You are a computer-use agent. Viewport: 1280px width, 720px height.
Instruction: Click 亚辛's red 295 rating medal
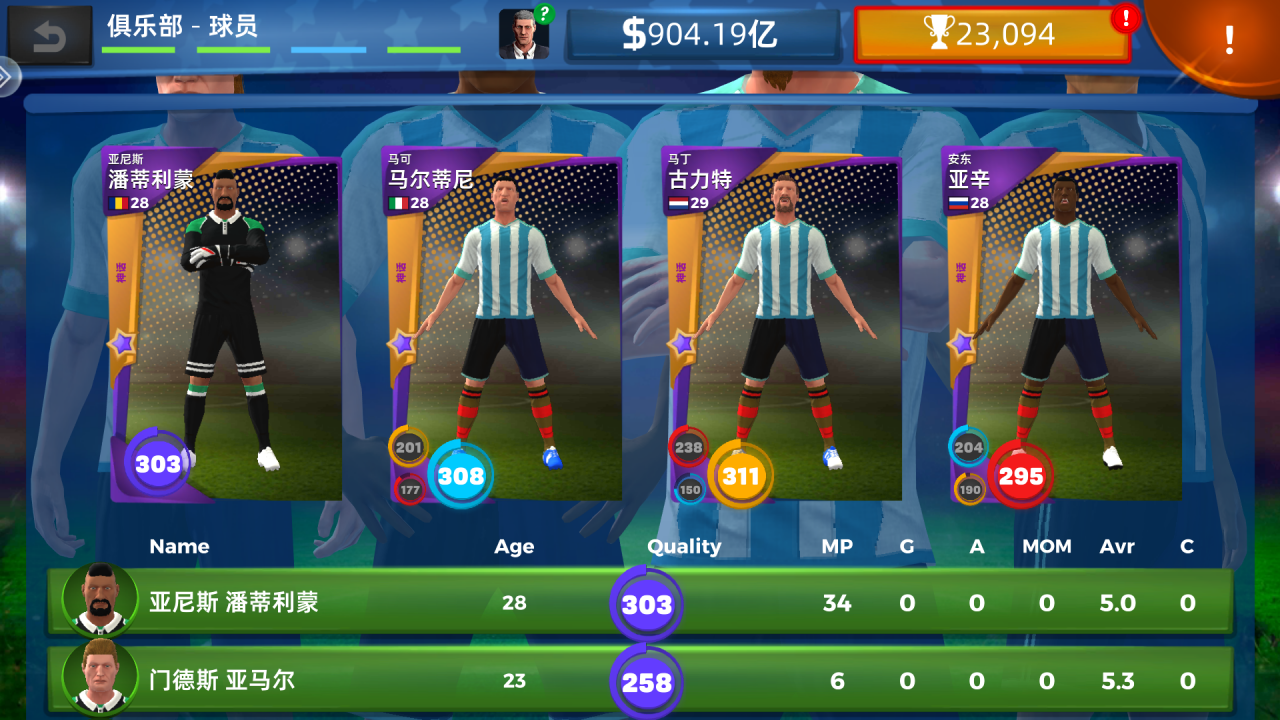1019,477
